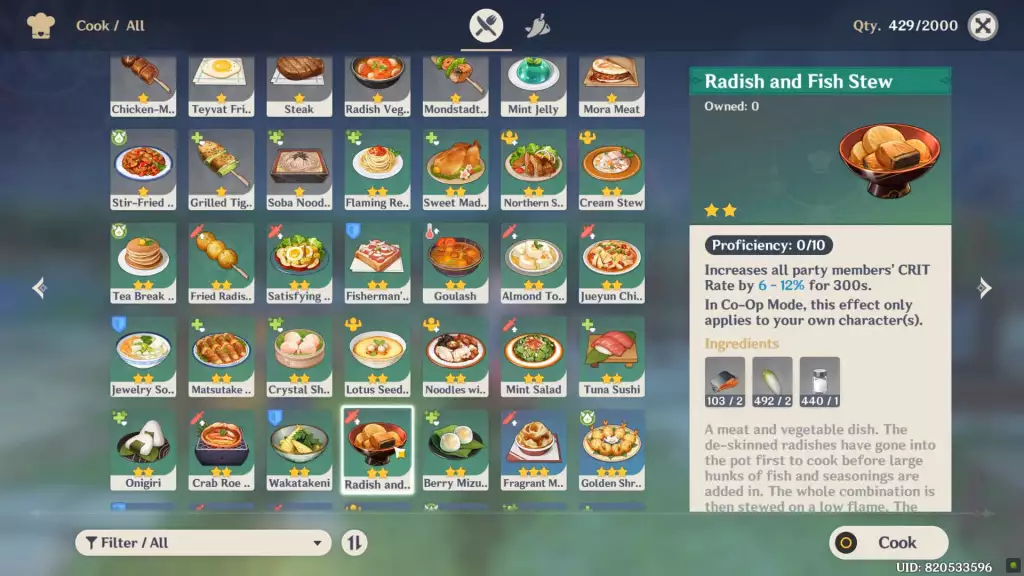Cook the Radish and Fish Stew
The width and height of the screenshot is (1024, 576).
(x=888, y=542)
